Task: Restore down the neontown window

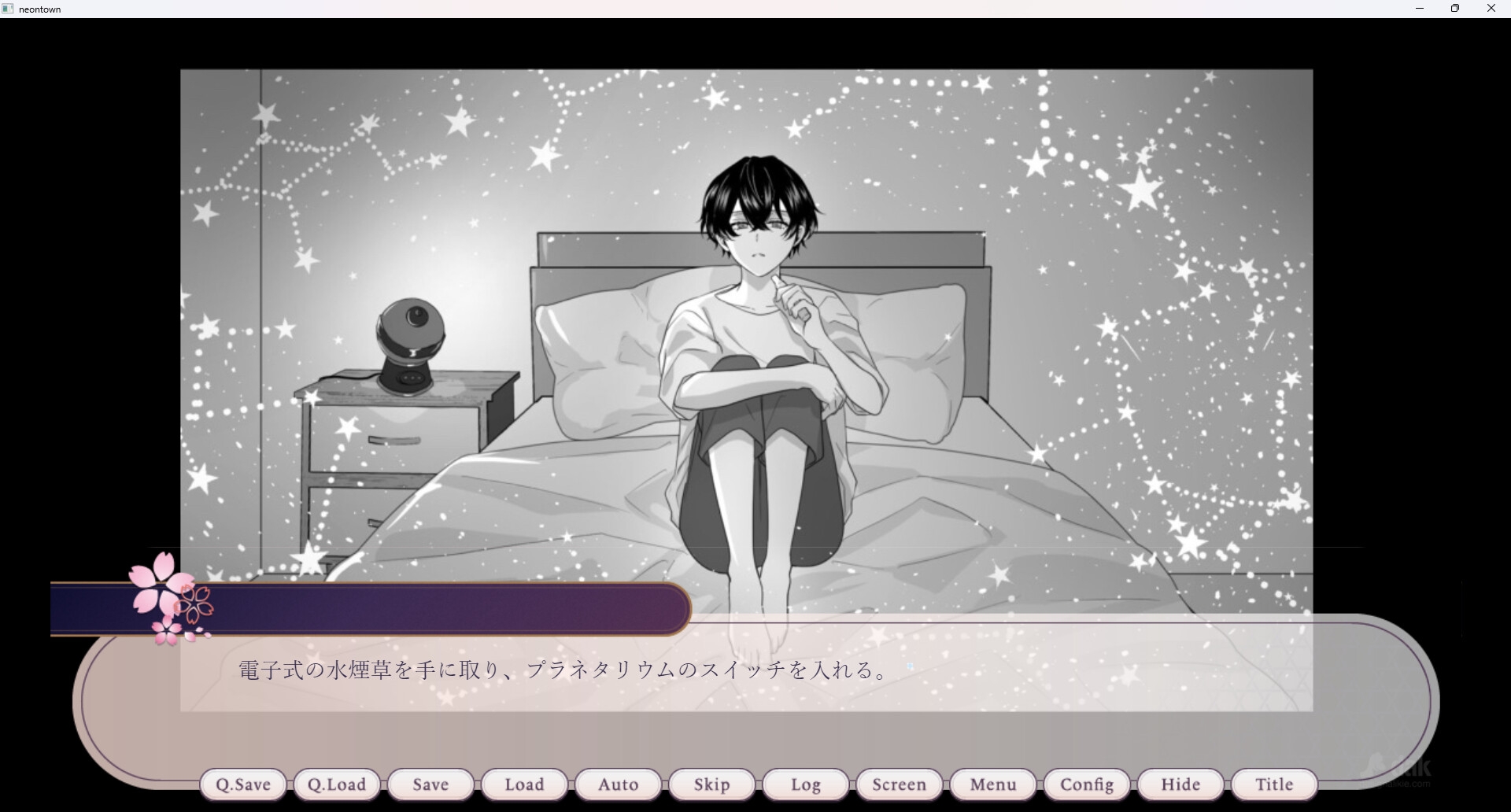Action: 1455,9
